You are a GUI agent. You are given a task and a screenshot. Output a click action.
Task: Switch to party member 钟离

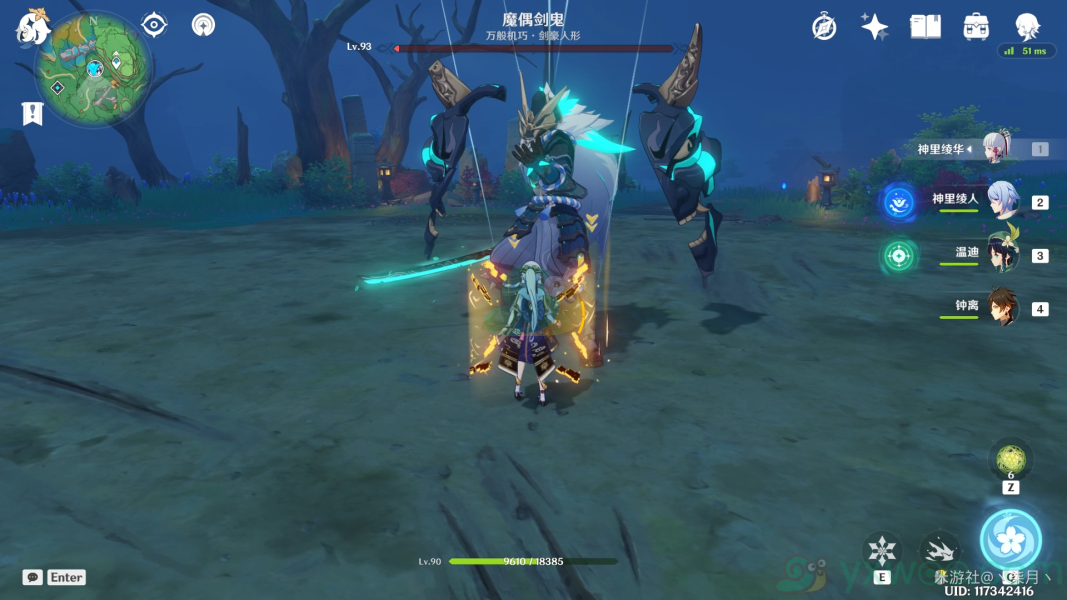point(1001,307)
